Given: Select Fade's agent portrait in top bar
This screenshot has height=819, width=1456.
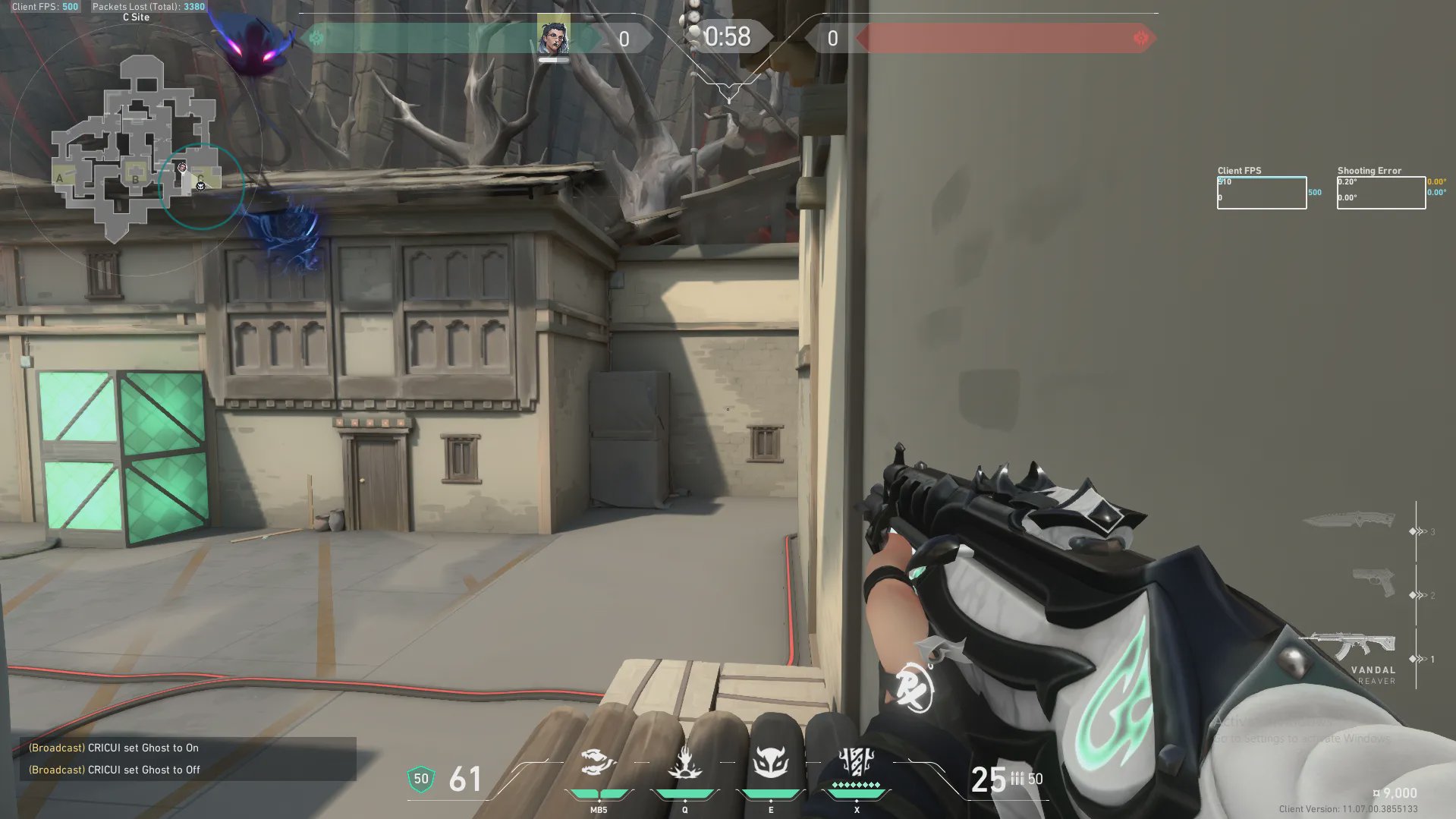Looking at the screenshot, I should (x=553, y=36).
